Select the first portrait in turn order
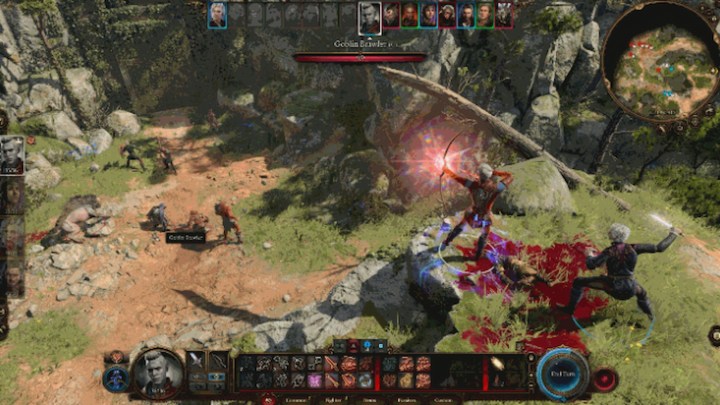The image size is (720, 405). pos(217,14)
